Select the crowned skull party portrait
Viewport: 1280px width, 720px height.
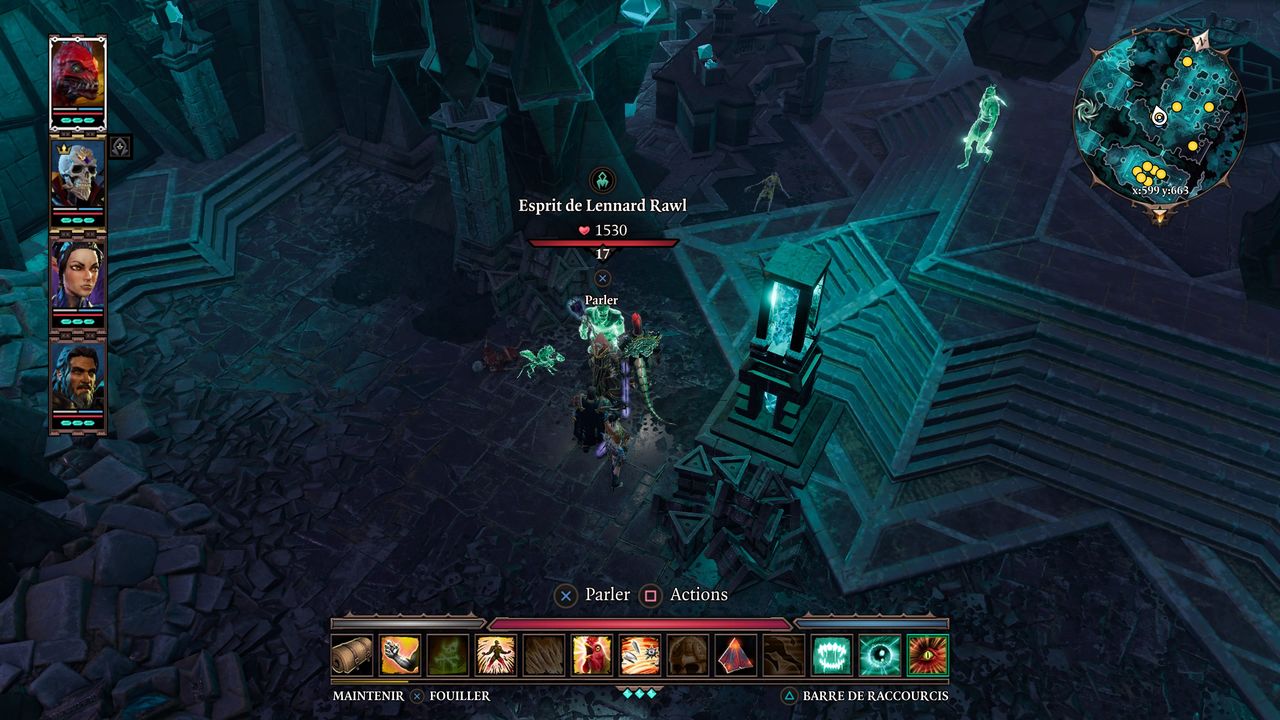tap(77, 173)
